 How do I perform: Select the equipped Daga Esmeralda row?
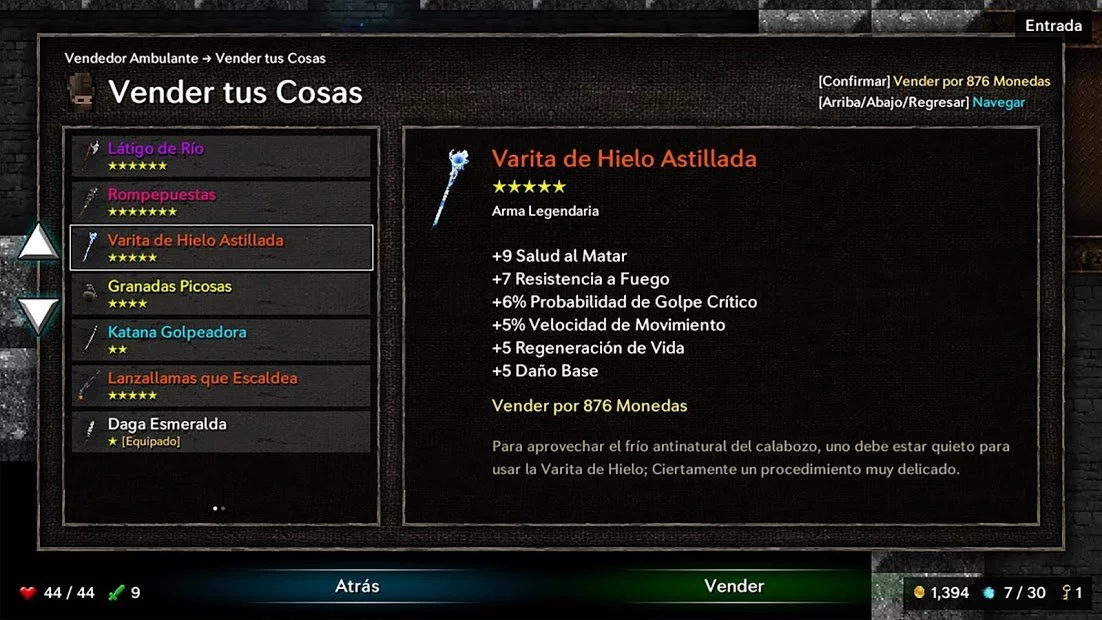click(x=221, y=432)
